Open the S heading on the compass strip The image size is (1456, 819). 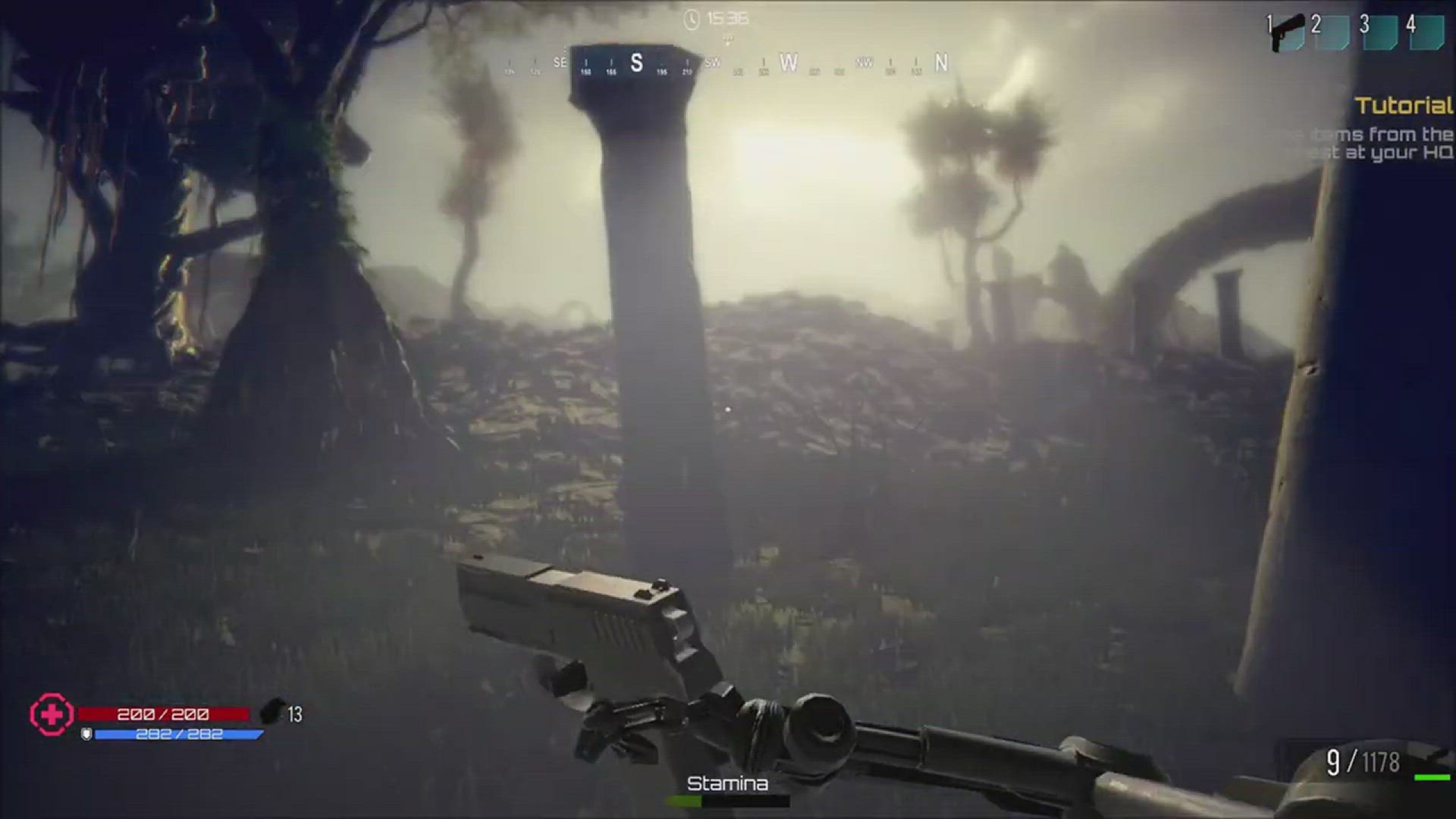coord(638,61)
